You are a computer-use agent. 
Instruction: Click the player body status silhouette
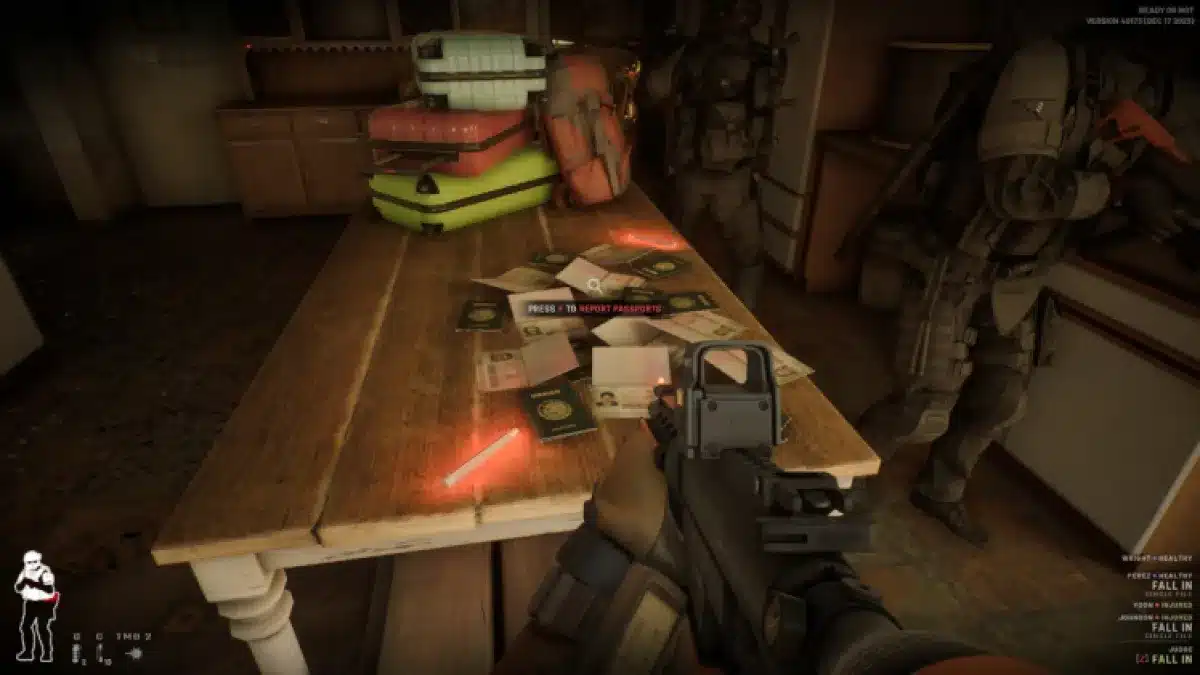click(34, 605)
